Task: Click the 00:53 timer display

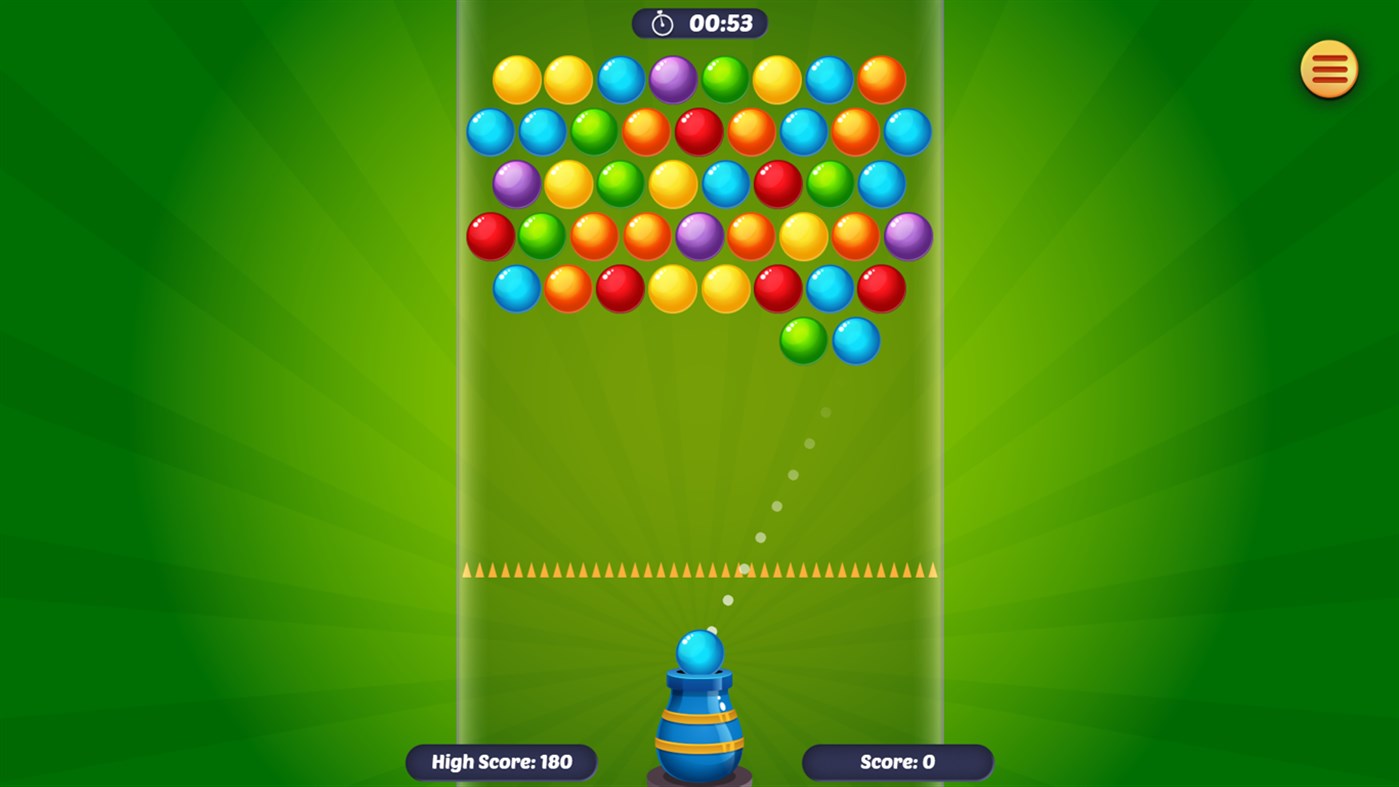Action: (x=722, y=23)
